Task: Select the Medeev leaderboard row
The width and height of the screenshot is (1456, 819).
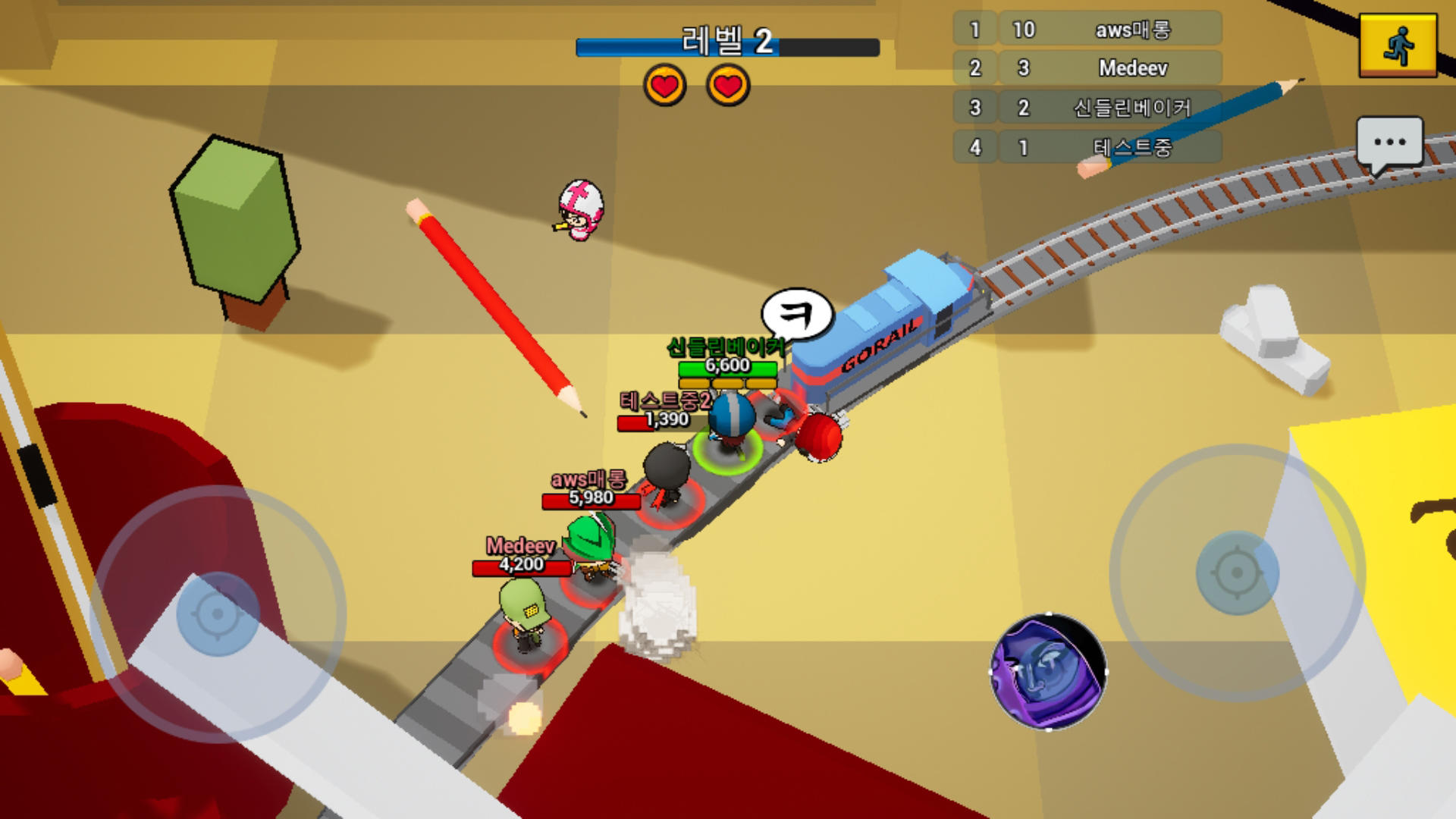Action: pyautogui.click(x=1087, y=68)
